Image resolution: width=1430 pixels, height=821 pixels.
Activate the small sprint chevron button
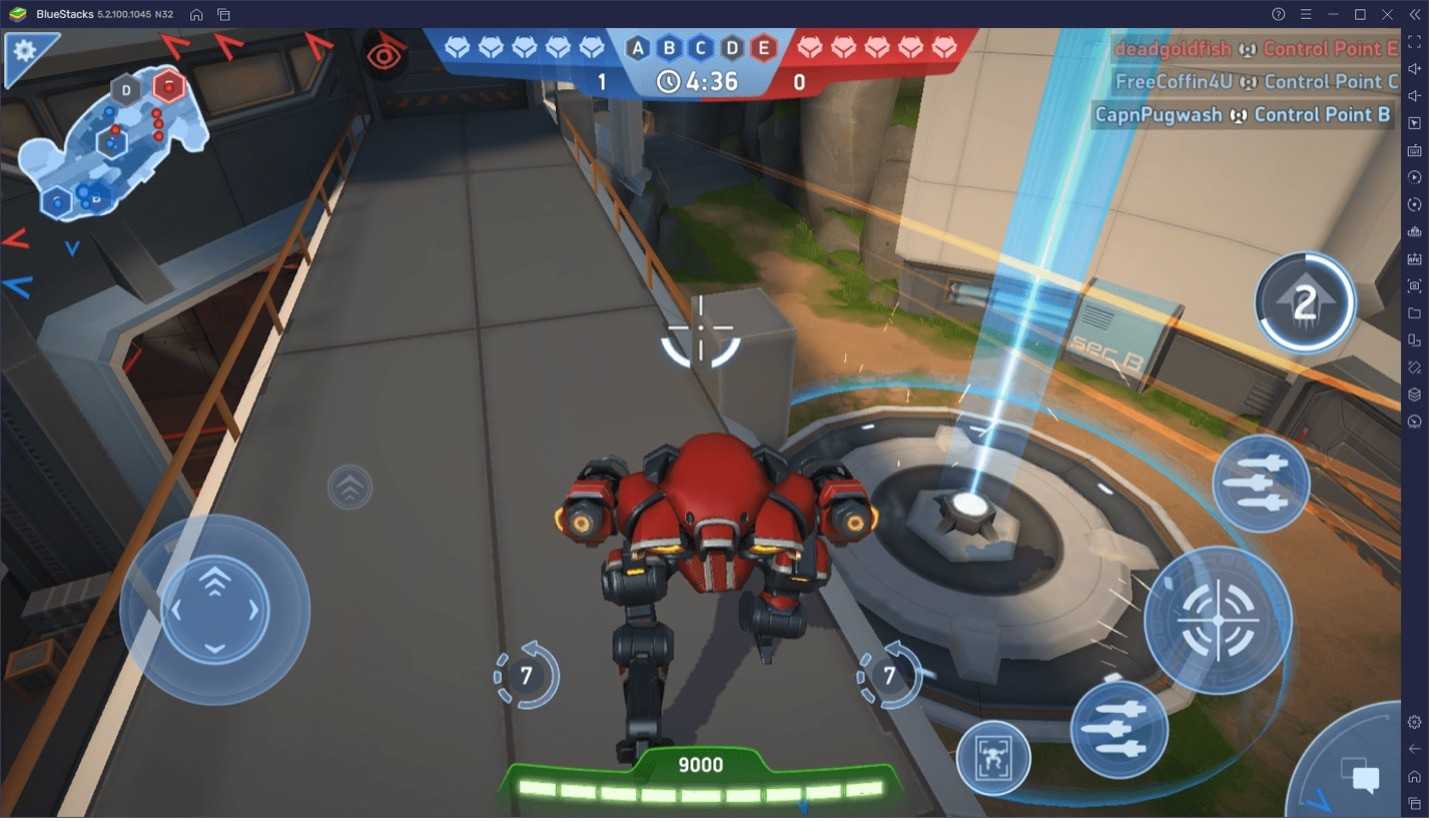[350, 488]
